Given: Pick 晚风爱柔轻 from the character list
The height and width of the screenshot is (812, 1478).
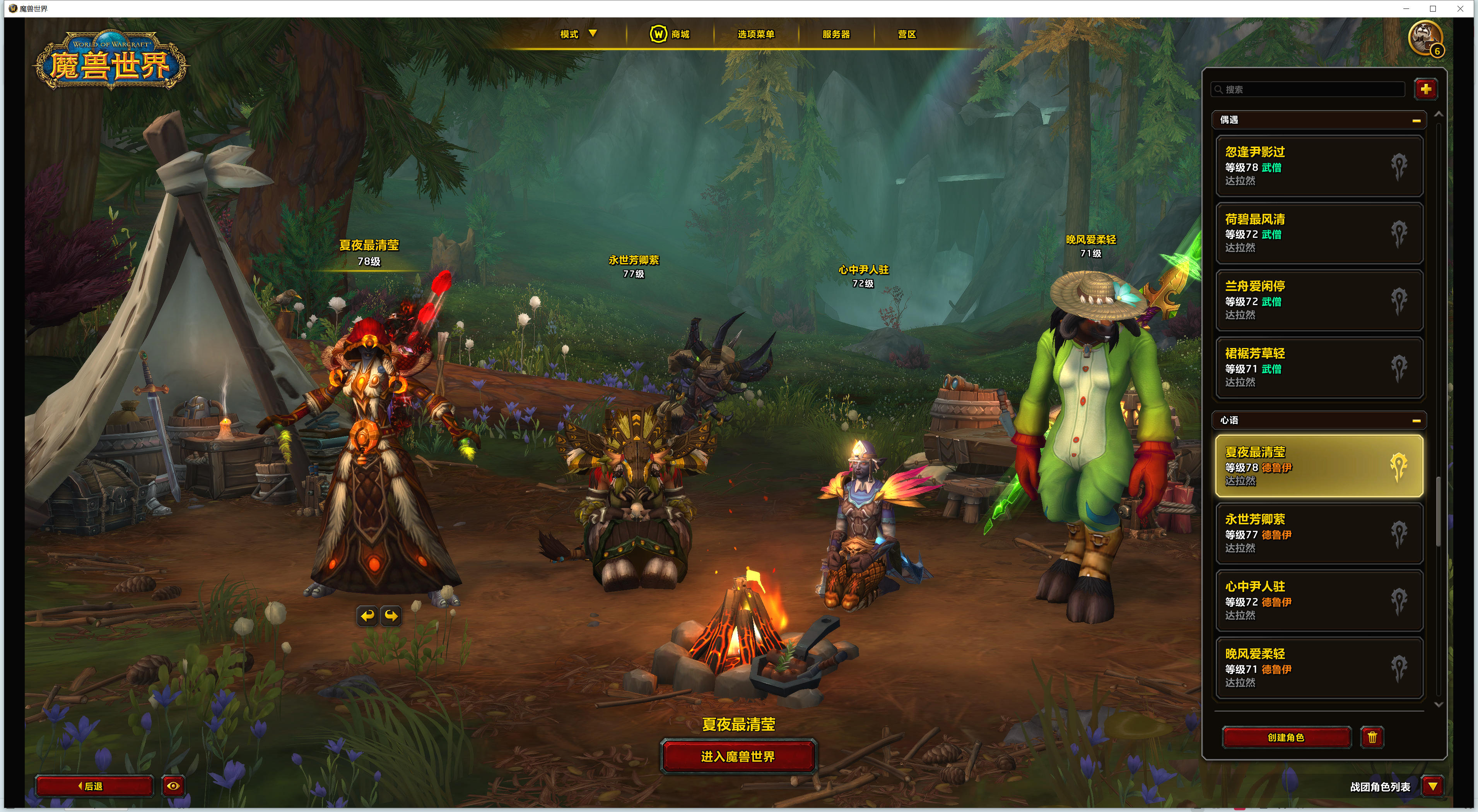Looking at the screenshot, I should coord(1319,668).
